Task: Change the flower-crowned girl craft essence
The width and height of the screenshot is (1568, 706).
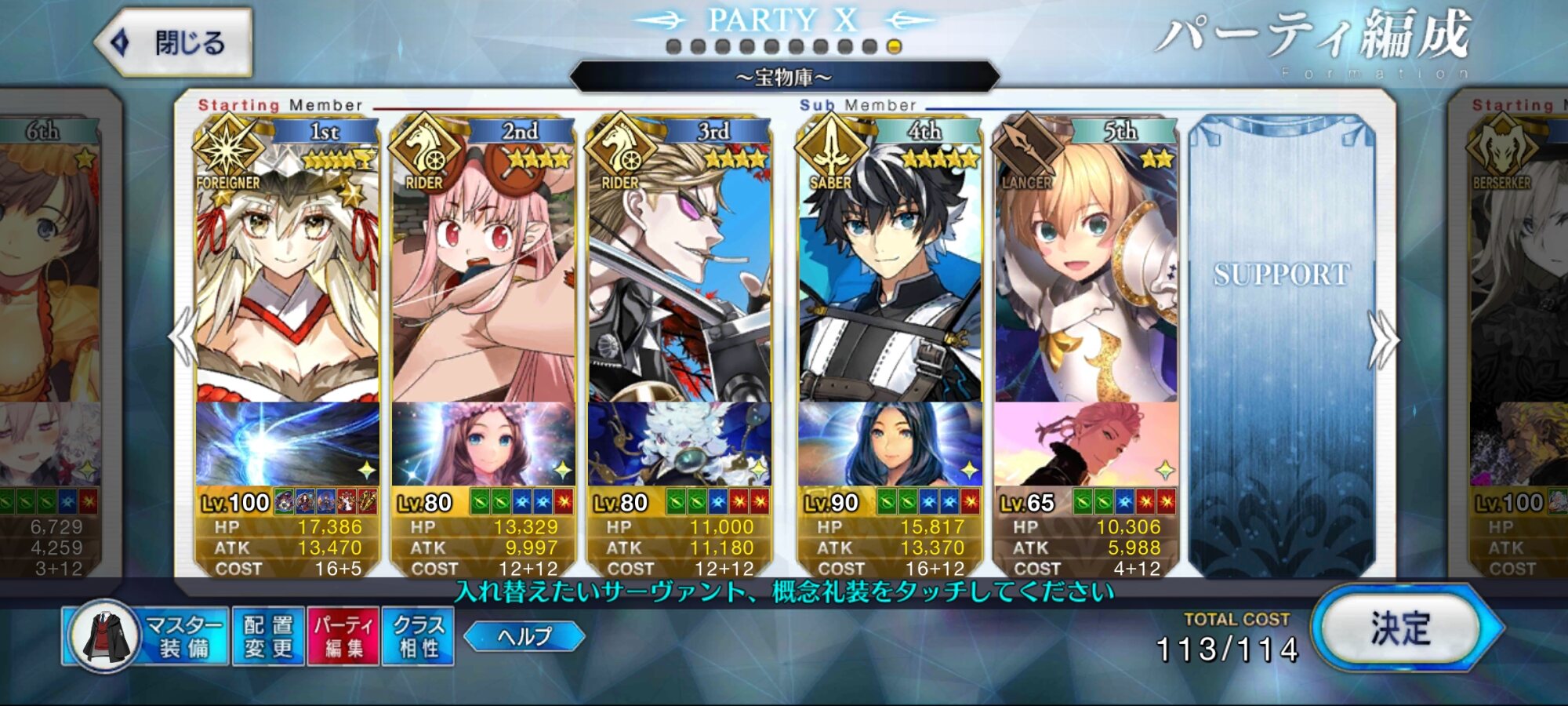Action: tap(483, 444)
